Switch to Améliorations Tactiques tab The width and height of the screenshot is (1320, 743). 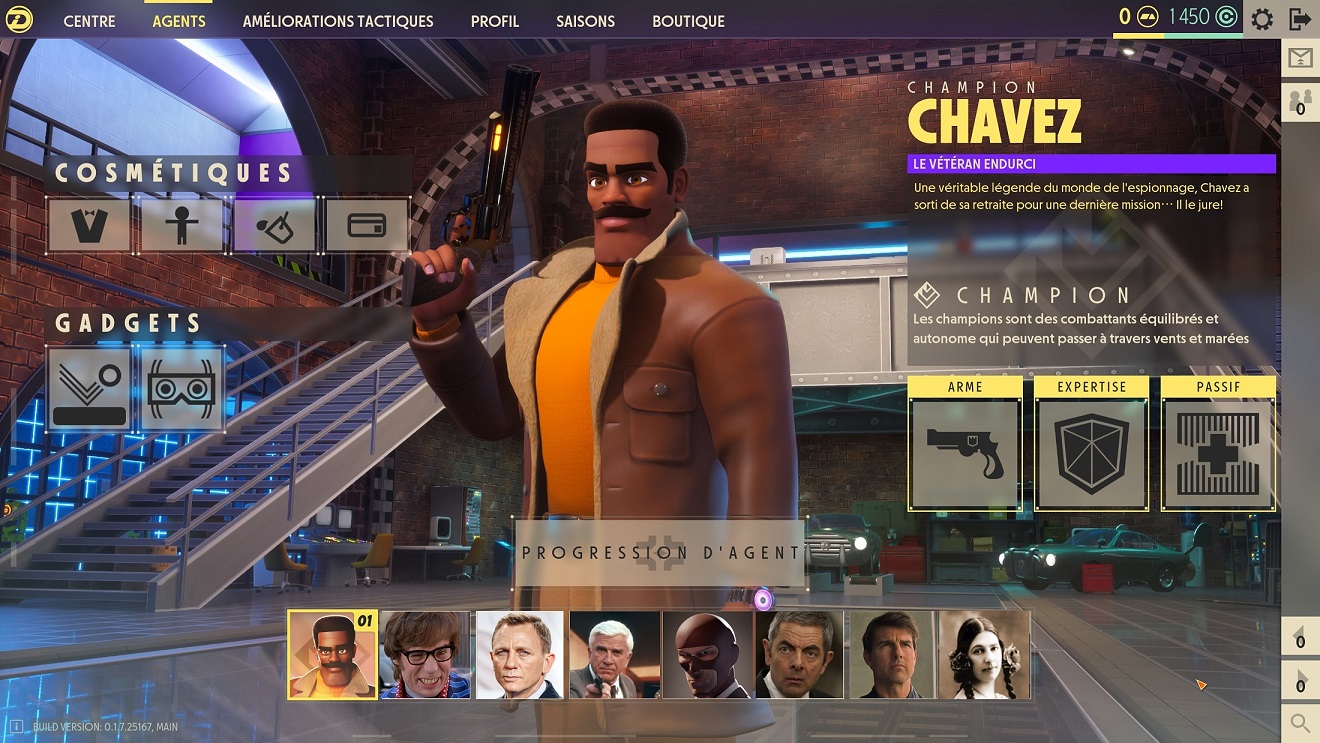(x=338, y=21)
